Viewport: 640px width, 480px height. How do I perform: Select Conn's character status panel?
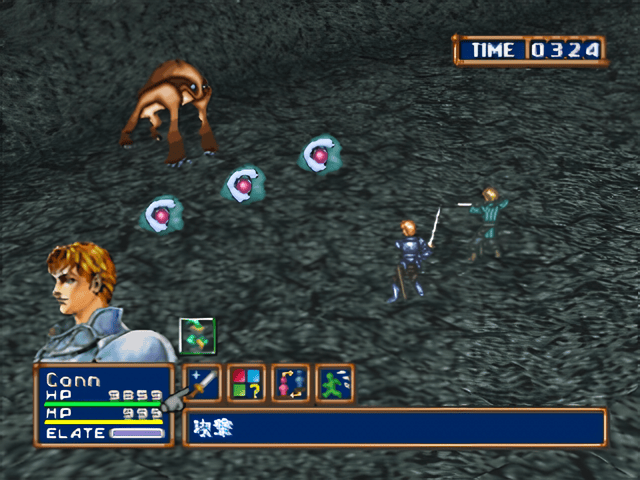[104, 405]
